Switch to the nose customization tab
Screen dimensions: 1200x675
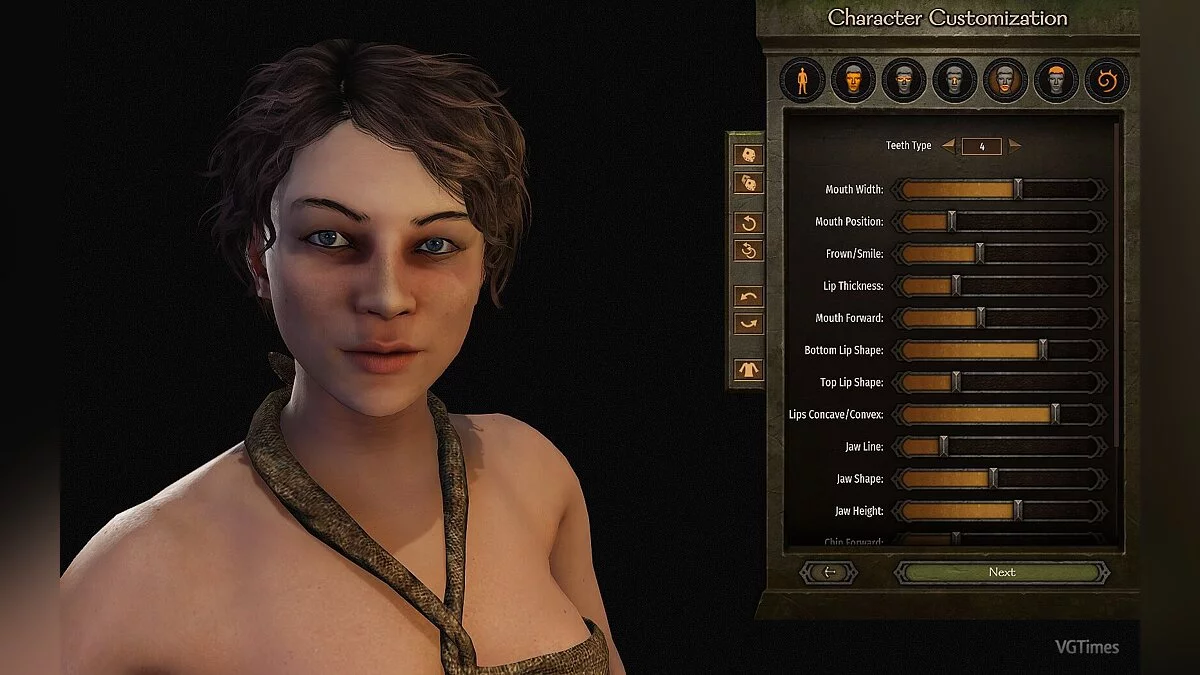pyautogui.click(x=955, y=80)
